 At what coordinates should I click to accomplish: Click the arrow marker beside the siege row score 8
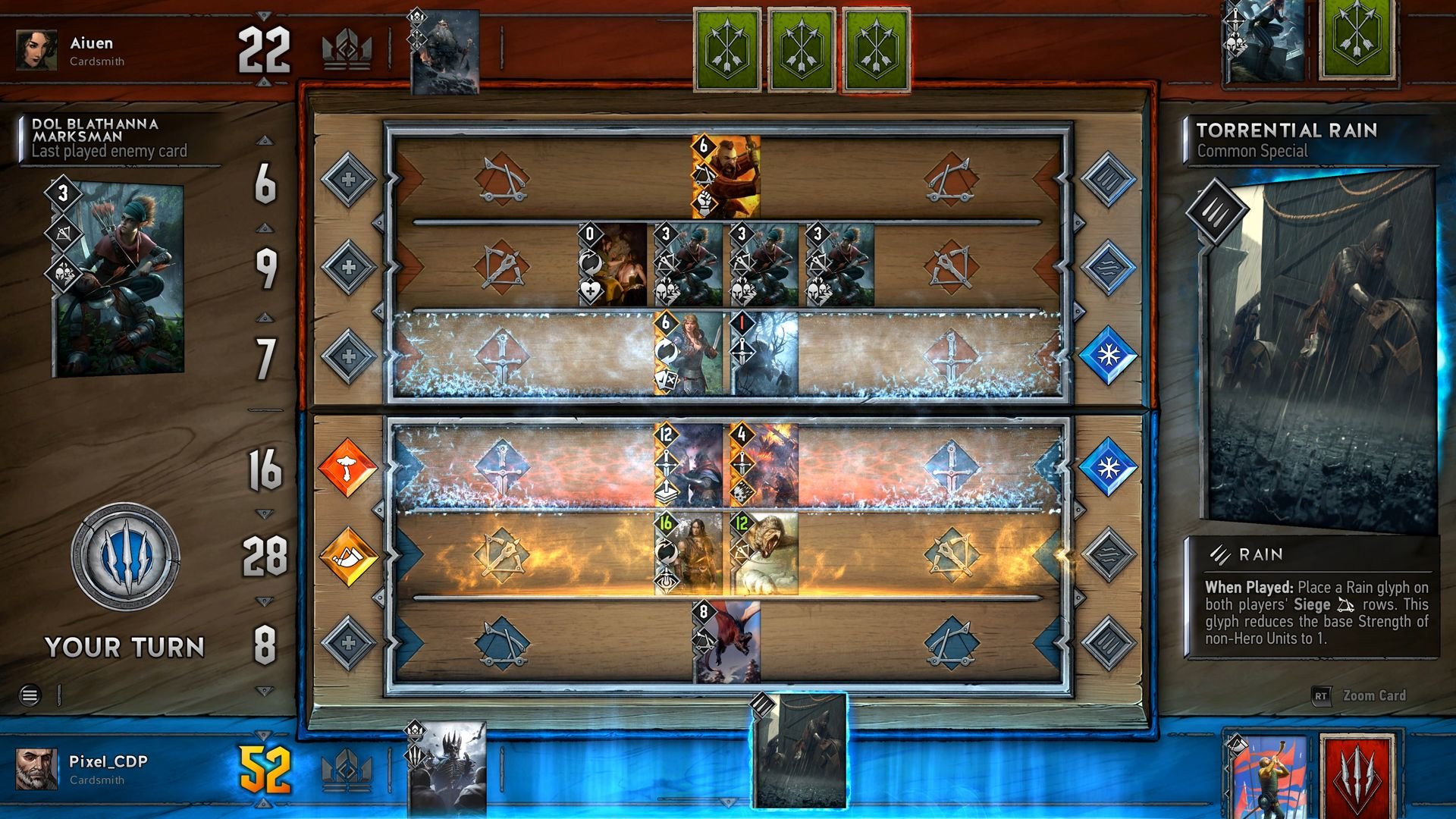[264, 601]
